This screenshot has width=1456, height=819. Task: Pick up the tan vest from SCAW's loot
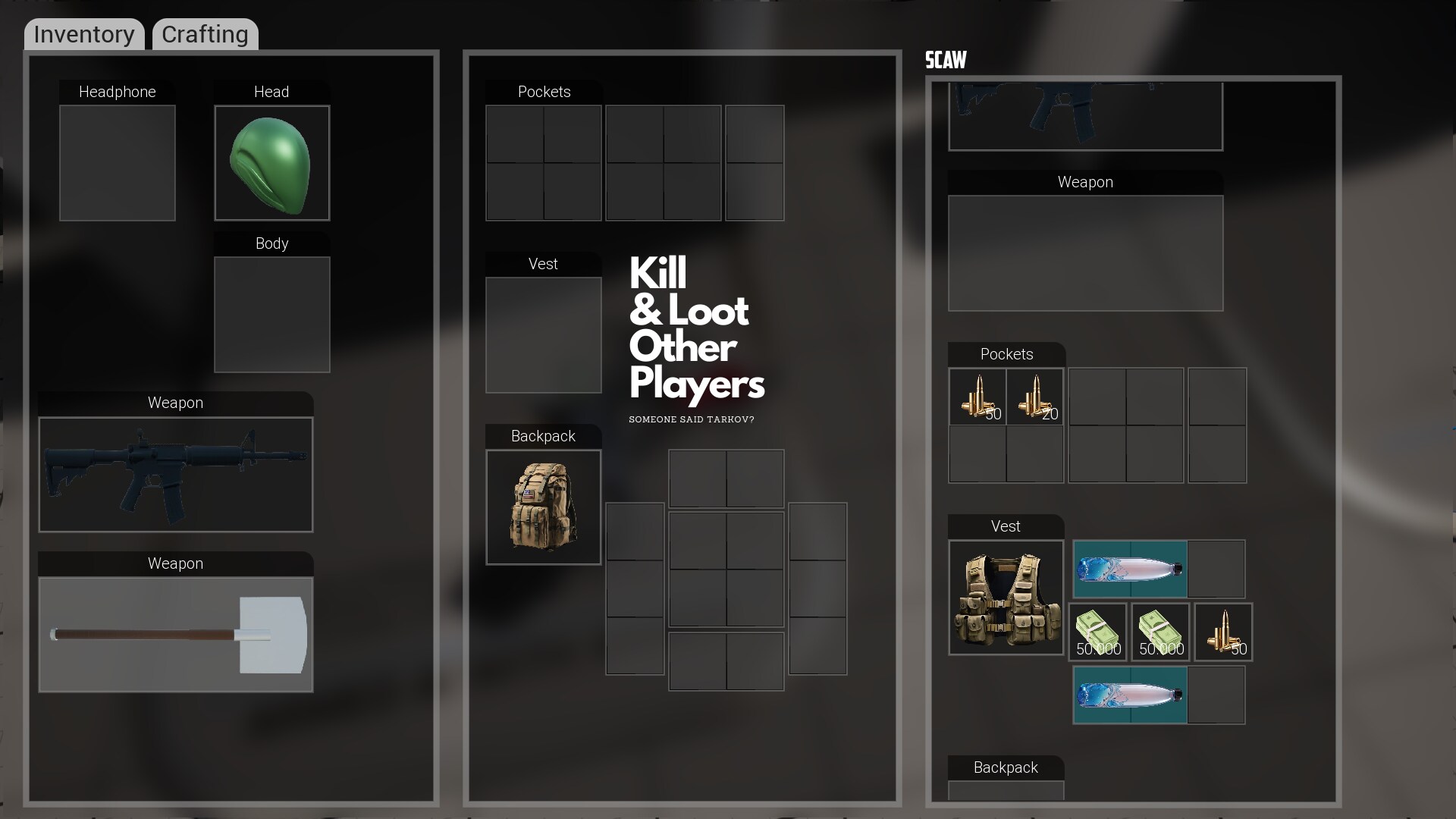pos(1006,598)
